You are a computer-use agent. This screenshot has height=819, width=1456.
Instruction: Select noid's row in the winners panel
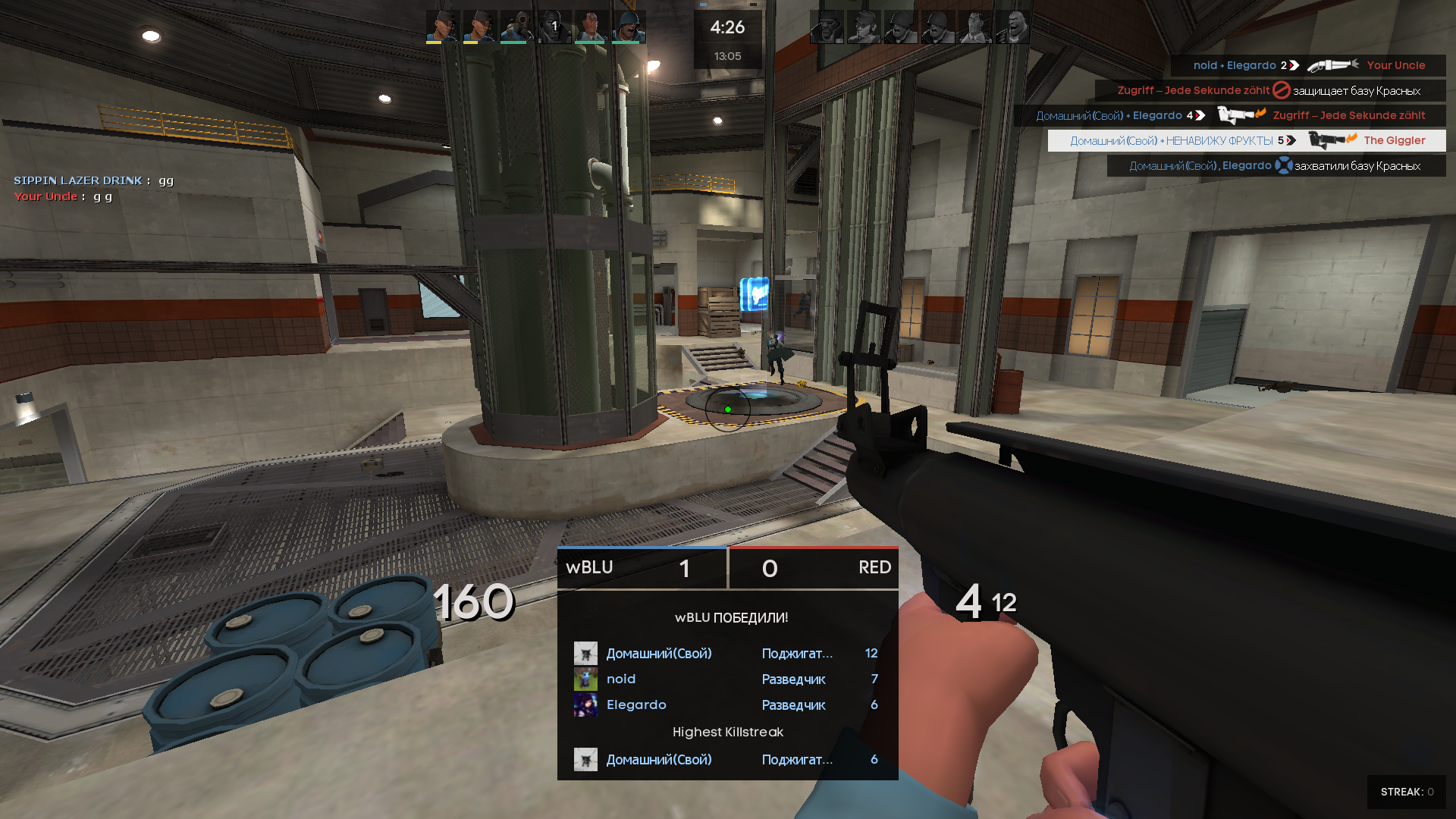[x=726, y=679]
